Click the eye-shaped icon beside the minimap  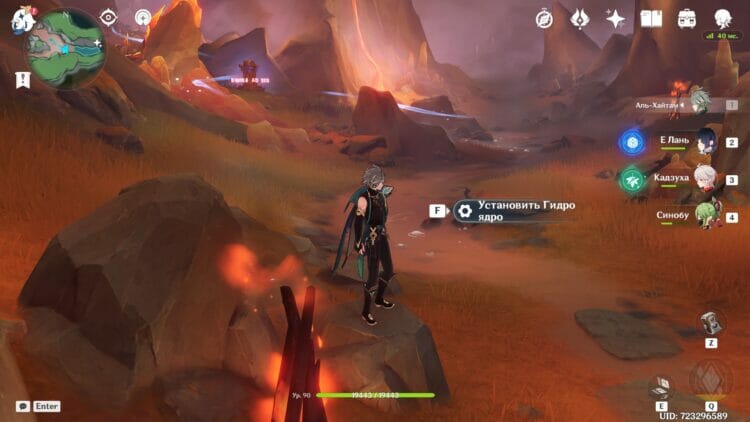coord(109,18)
